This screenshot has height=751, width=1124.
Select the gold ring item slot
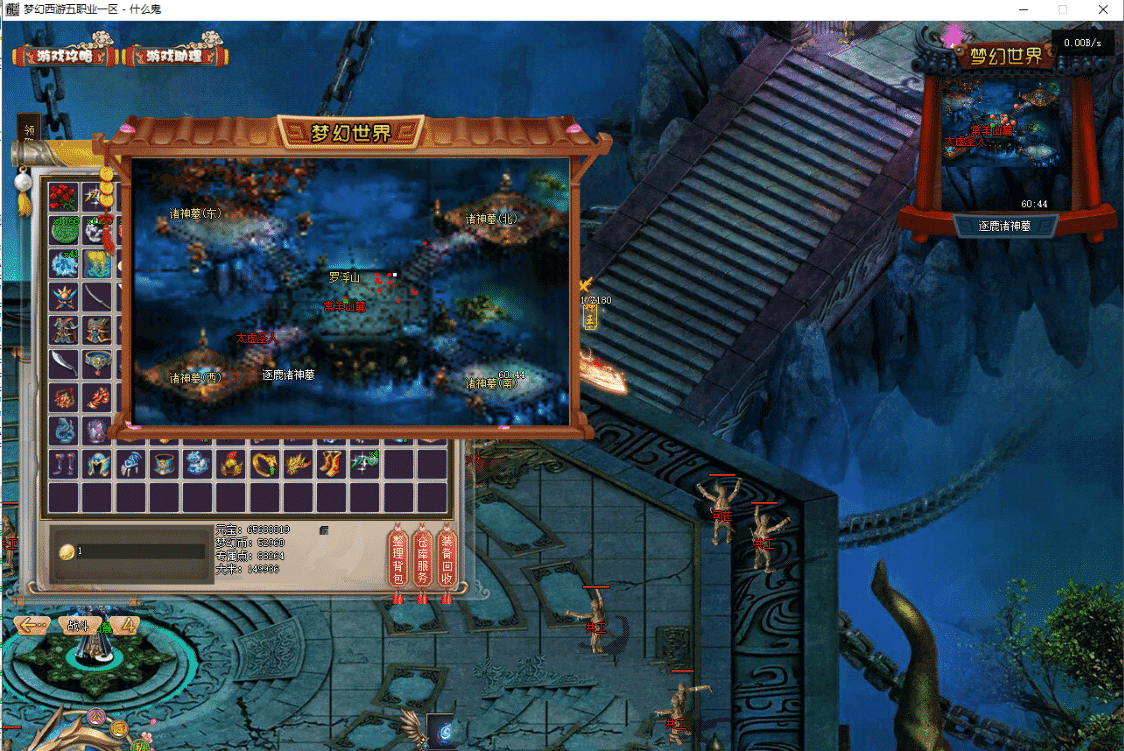(265, 463)
